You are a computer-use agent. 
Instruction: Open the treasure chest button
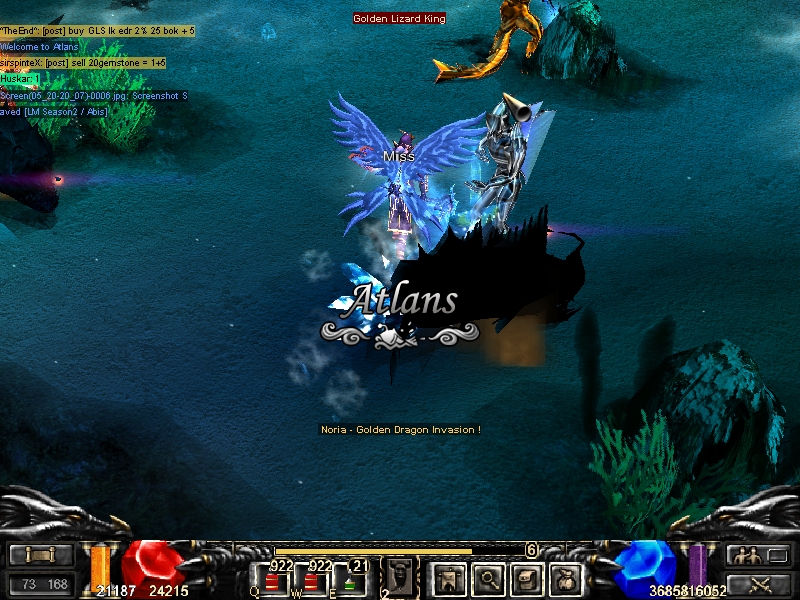(x=528, y=578)
